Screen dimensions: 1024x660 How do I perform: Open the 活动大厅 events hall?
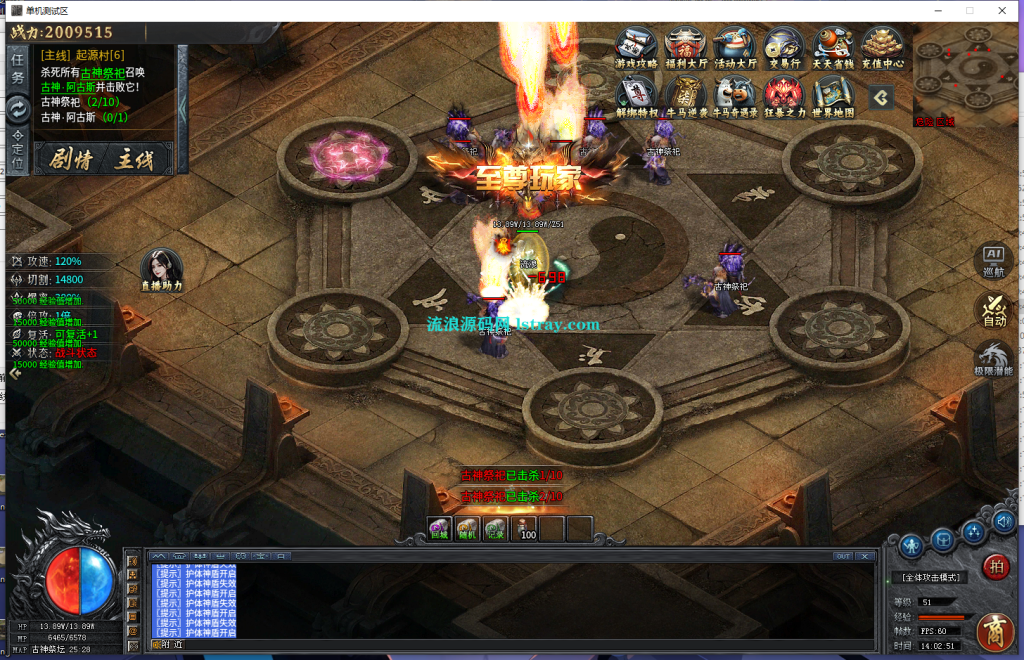pyautogui.click(x=735, y=47)
